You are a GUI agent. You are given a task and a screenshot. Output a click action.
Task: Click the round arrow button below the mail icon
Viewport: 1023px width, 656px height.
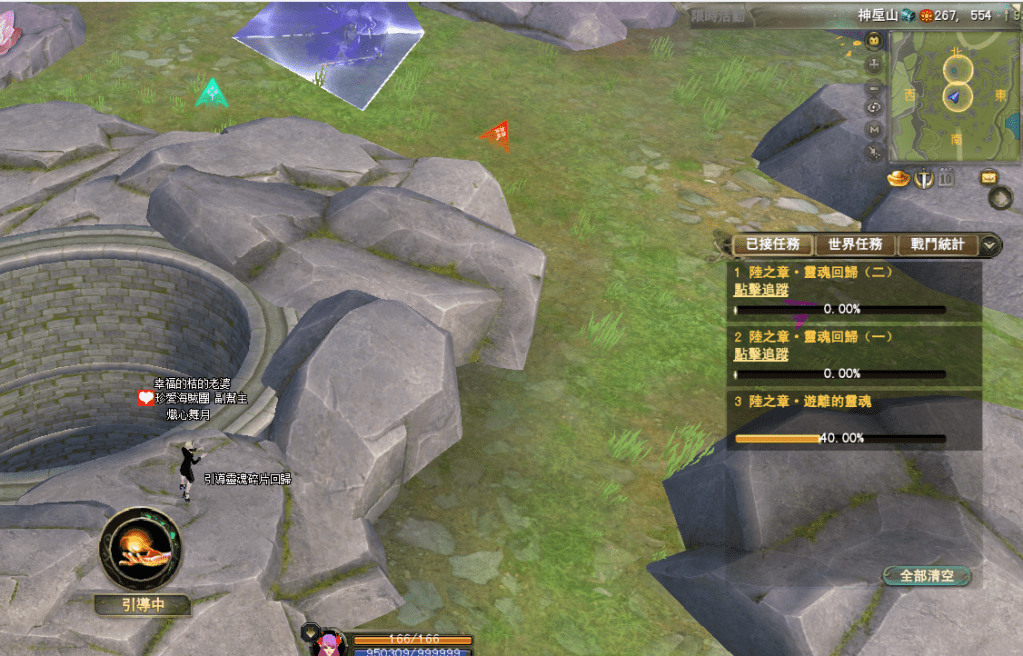pyautogui.click(x=1000, y=198)
